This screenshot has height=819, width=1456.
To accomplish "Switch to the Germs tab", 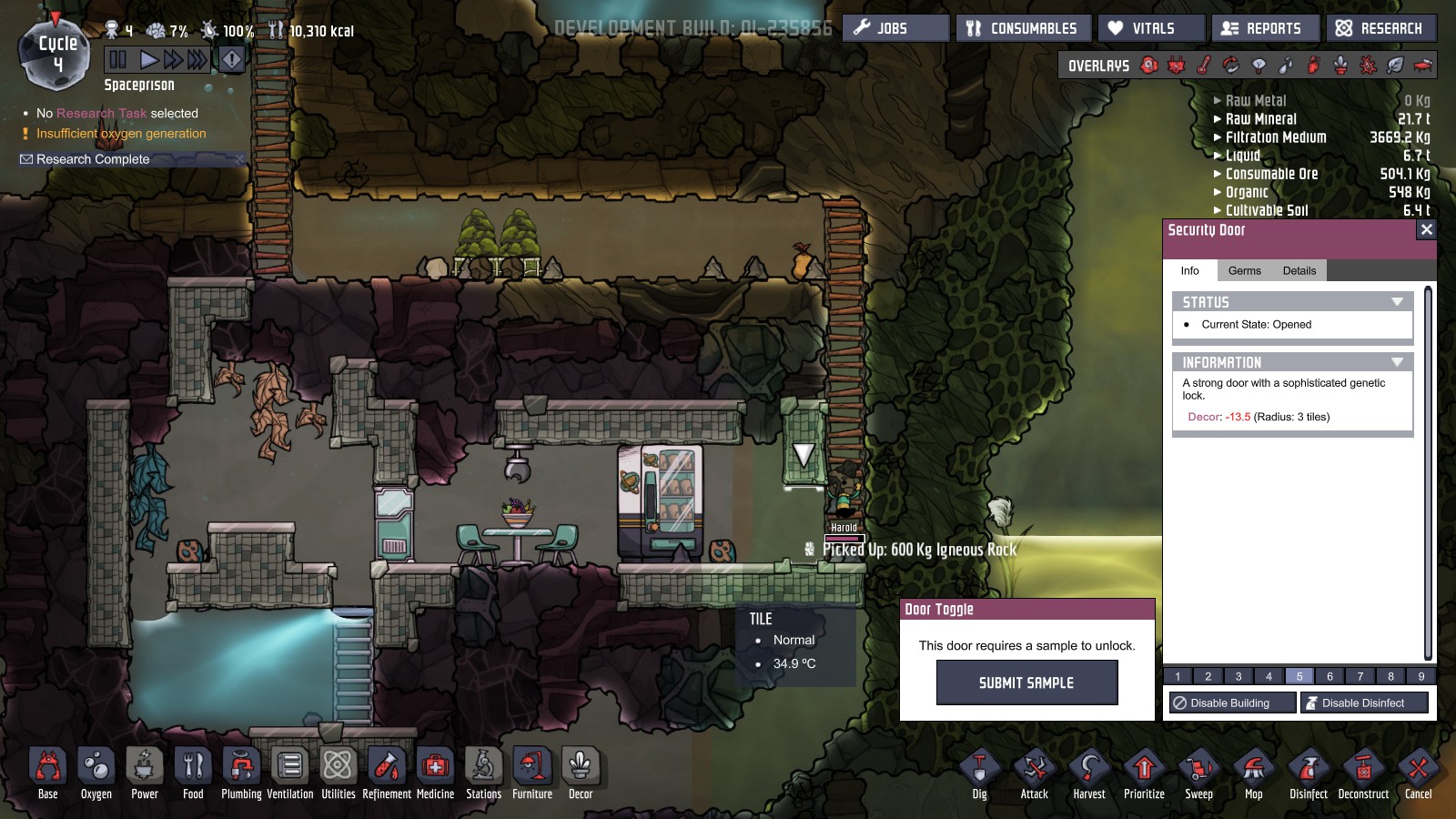I will [x=1244, y=270].
